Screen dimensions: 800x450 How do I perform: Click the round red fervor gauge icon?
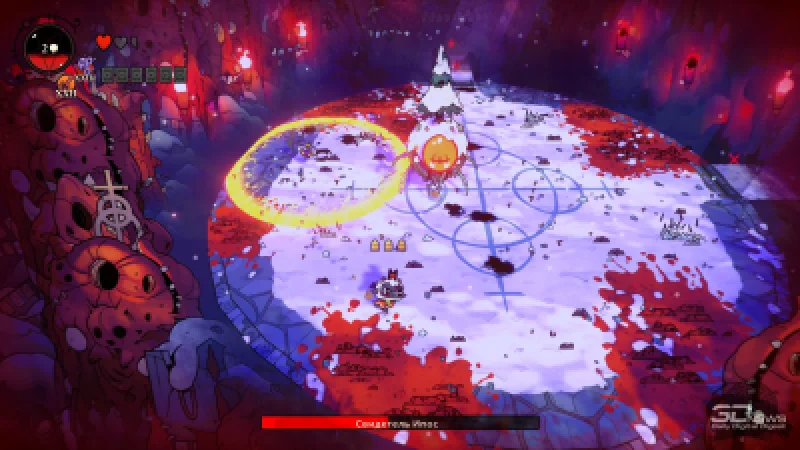[46, 47]
